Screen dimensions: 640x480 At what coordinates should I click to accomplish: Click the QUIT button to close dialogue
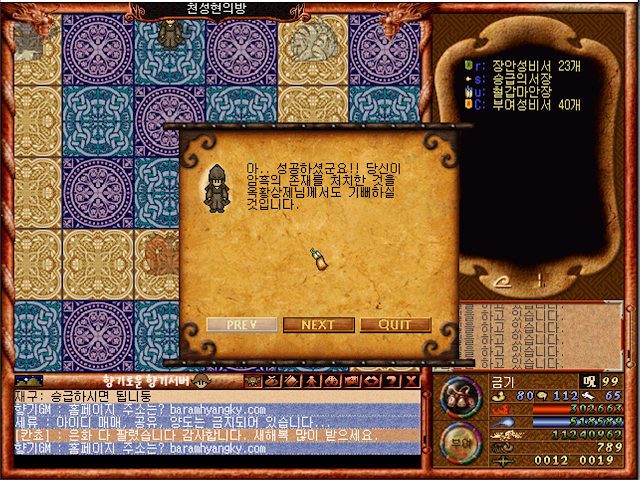pyautogui.click(x=396, y=325)
